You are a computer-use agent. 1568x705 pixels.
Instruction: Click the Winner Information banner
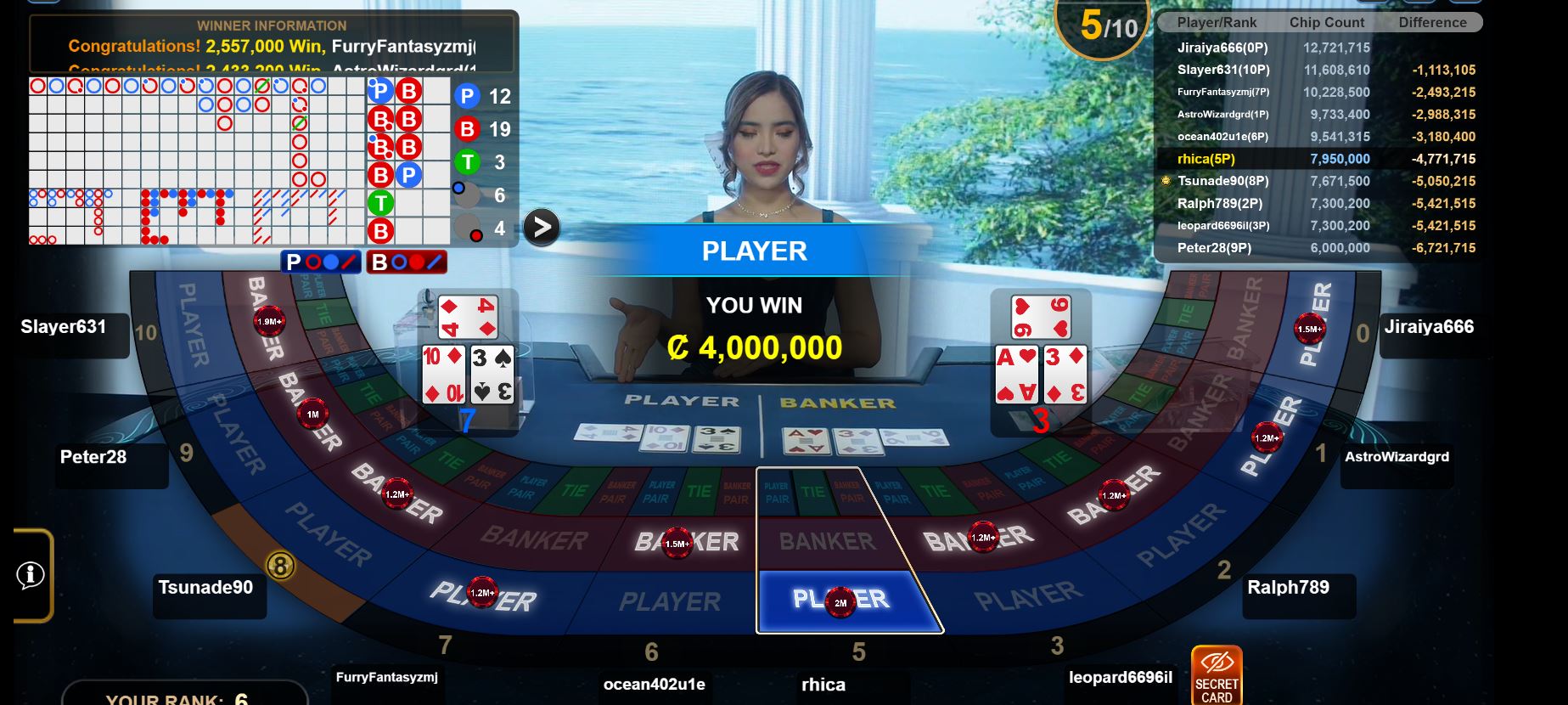273,42
